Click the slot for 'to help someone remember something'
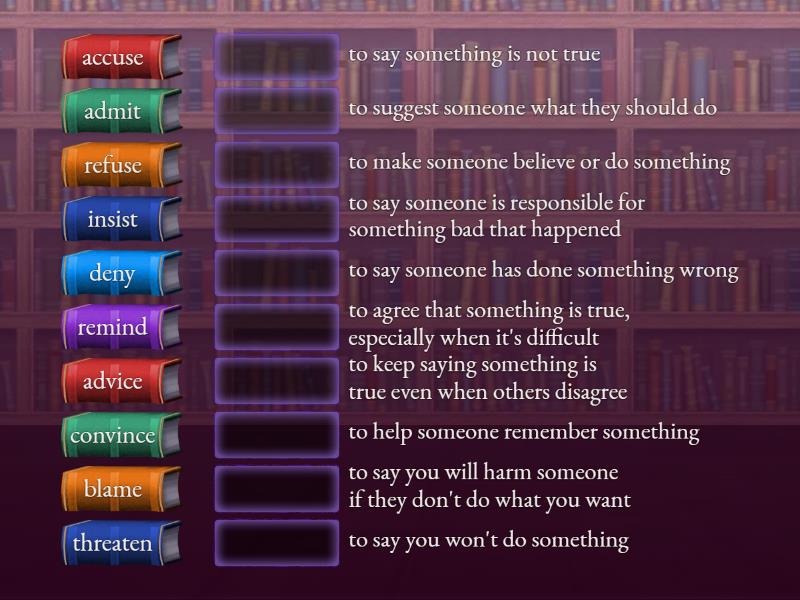800x600 pixels. 277,436
